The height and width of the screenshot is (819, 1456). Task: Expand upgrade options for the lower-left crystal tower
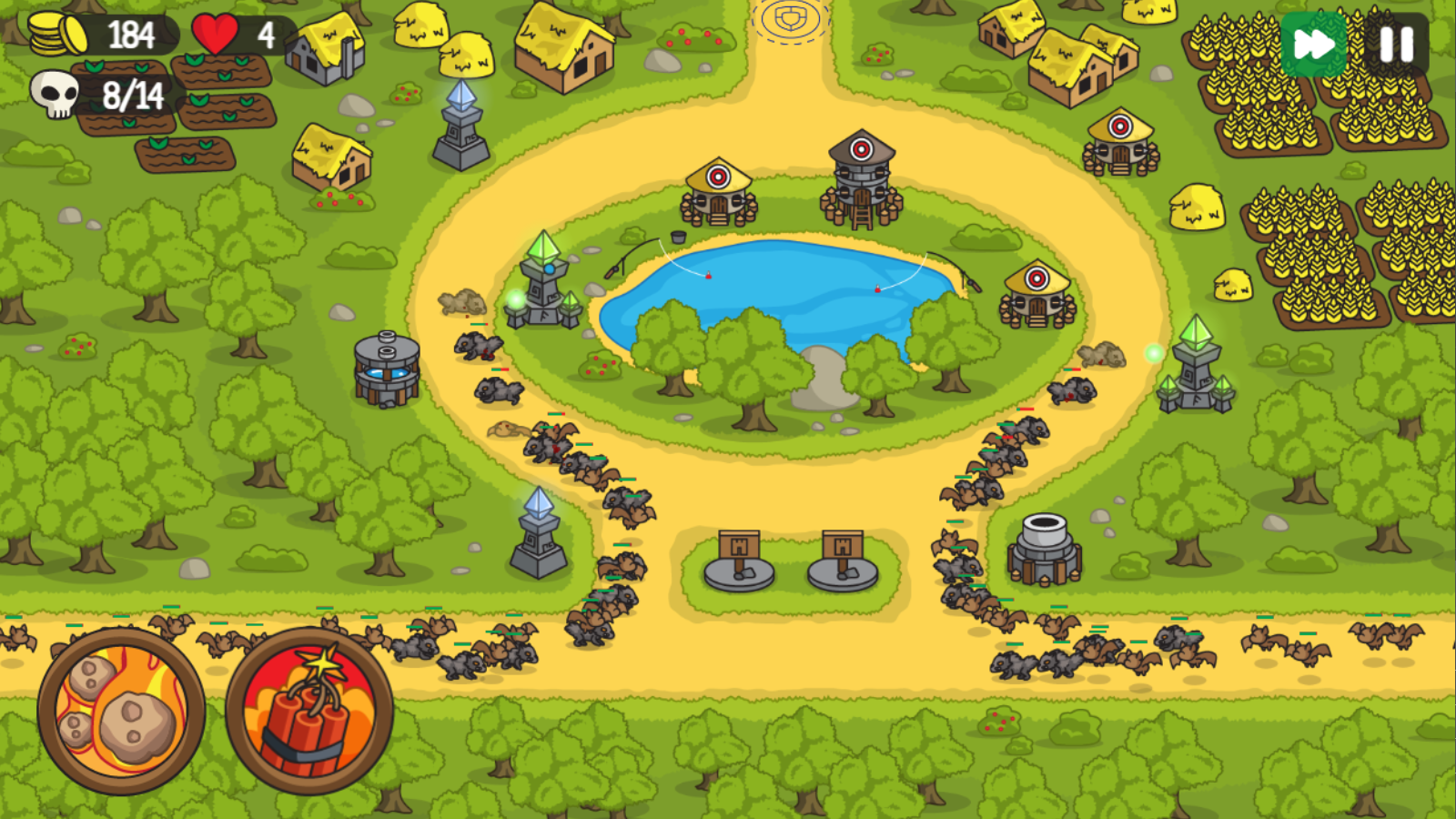[537, 537]
